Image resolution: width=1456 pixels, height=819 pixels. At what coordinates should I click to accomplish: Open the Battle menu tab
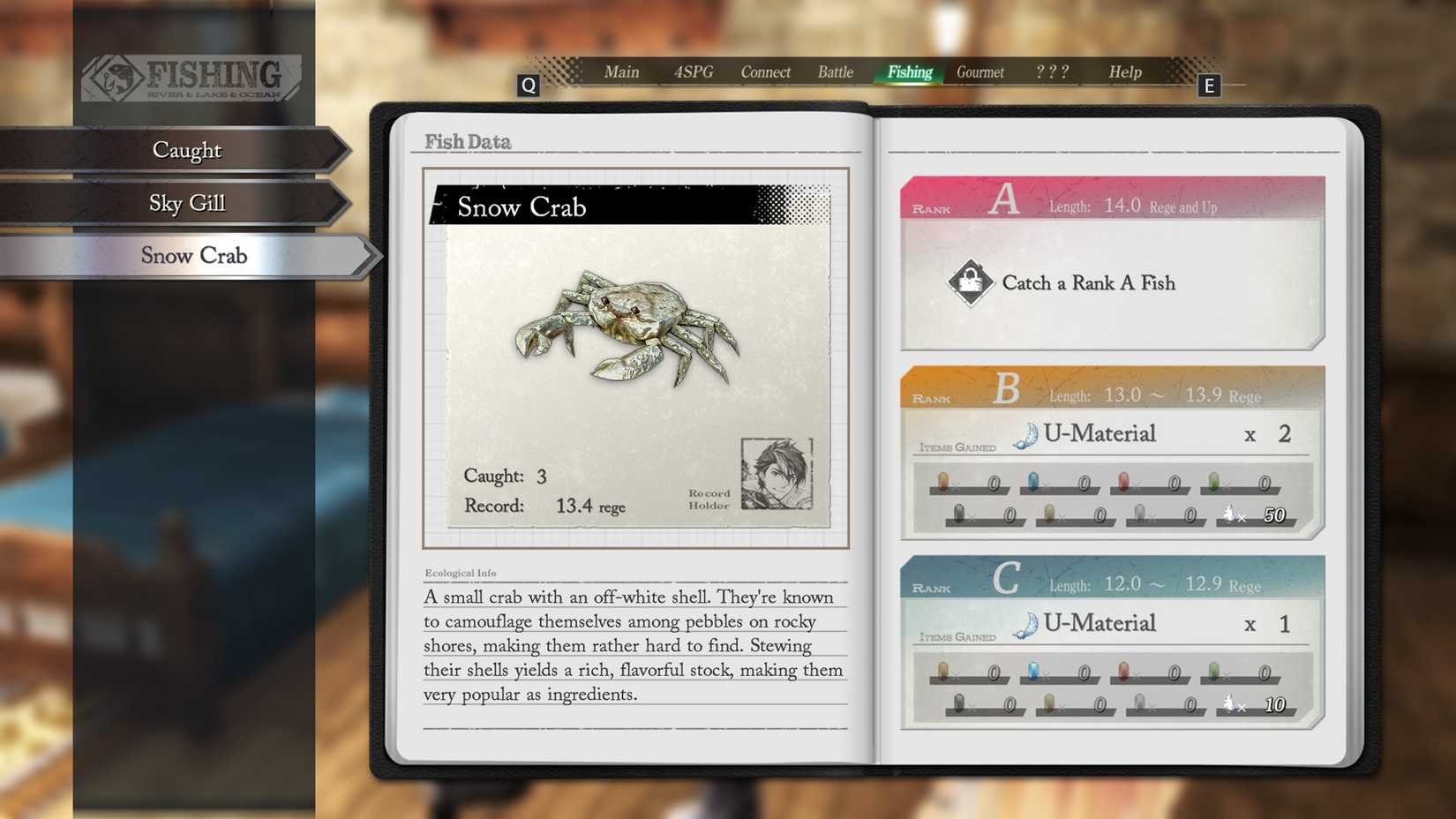(835, 72)
